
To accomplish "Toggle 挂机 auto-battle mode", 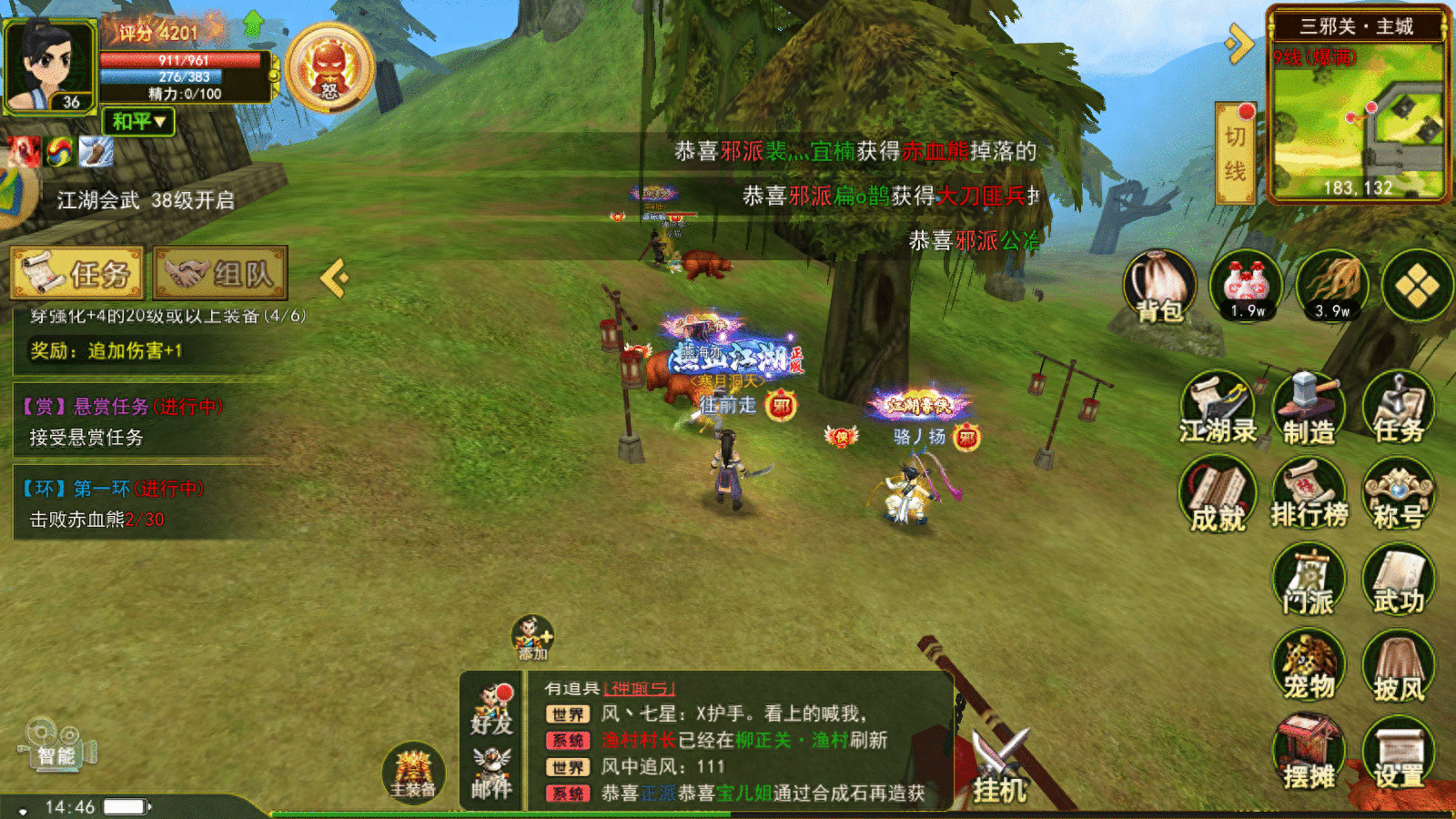I will tap(1000, 769).
